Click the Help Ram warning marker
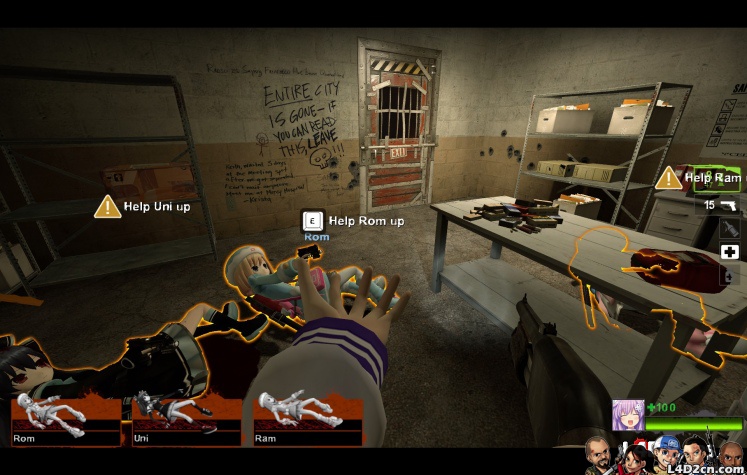Image resolution: width=747 pixels, height=475 pixels. pos(668,178)
